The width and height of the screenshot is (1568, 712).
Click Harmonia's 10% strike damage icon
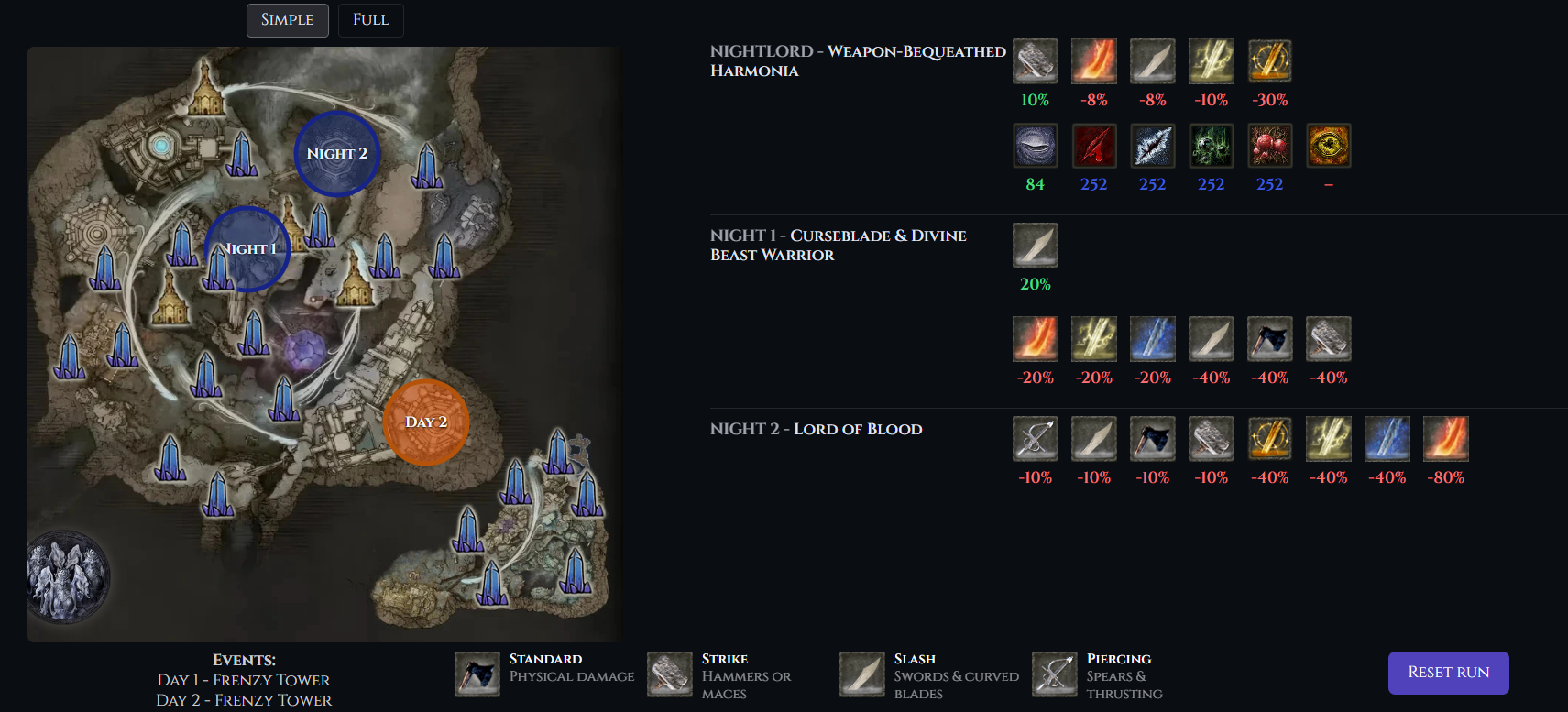(1036, 61)
